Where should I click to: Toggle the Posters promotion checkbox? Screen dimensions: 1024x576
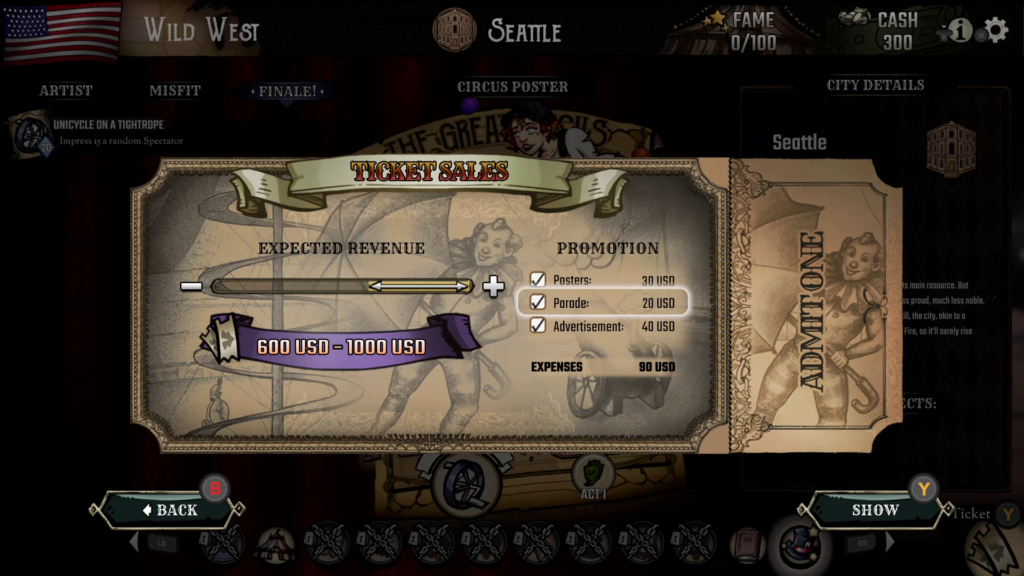(x=538, y=280)
